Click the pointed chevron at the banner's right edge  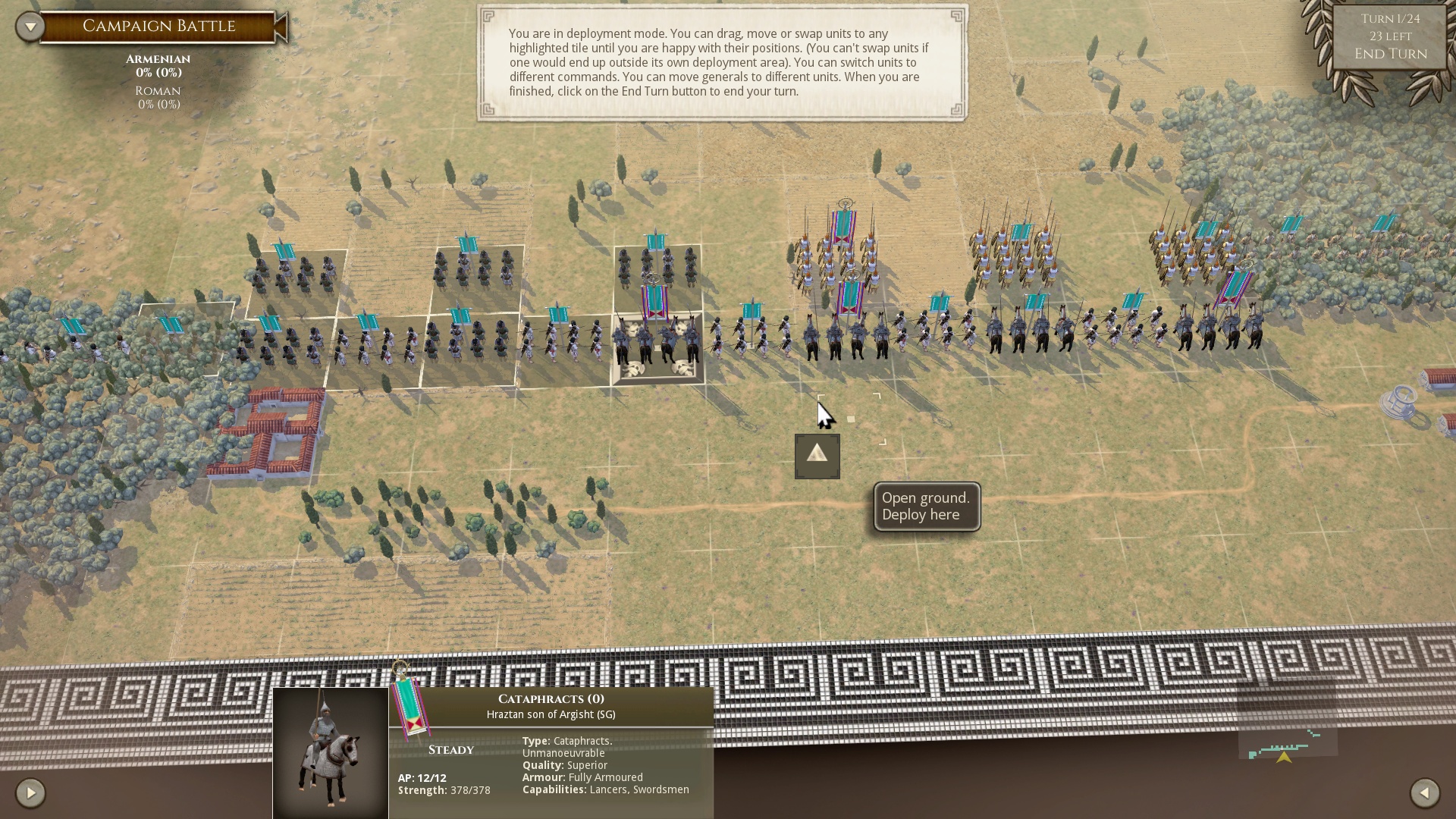281,26
